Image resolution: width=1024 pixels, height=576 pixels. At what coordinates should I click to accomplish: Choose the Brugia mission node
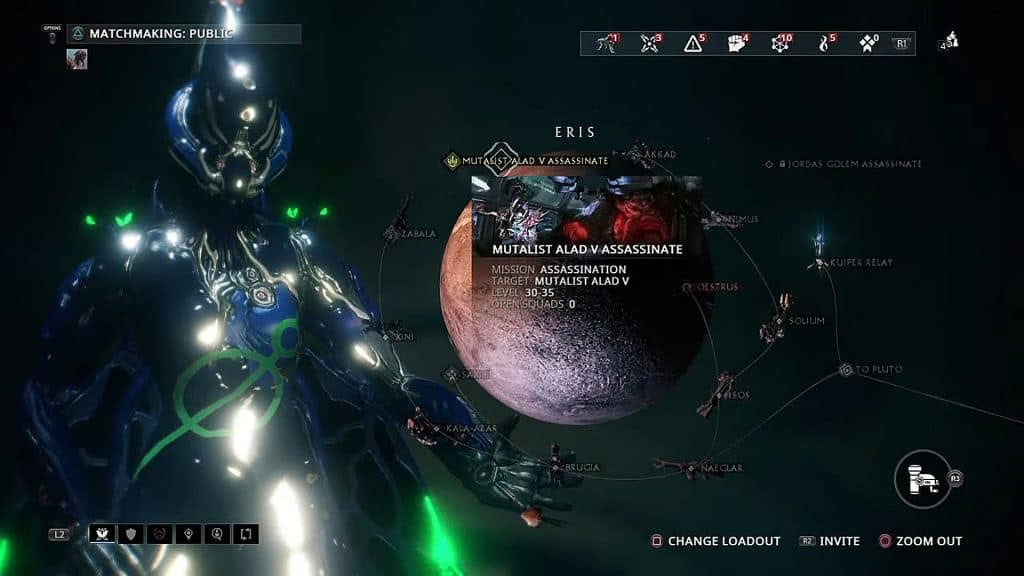[557, 466]
